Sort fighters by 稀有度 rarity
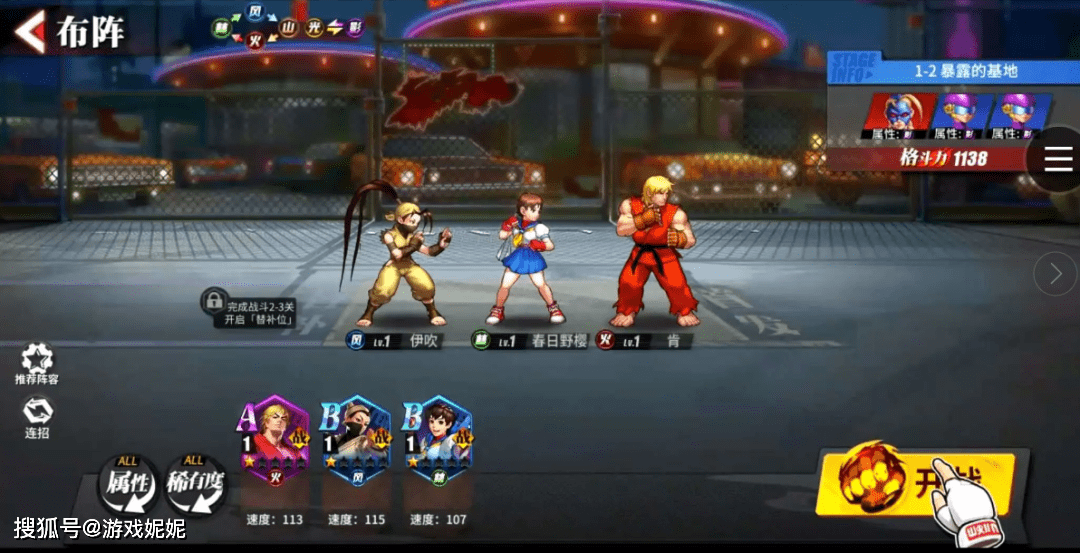Viewport: 1080px width, 553px height. 195,484
